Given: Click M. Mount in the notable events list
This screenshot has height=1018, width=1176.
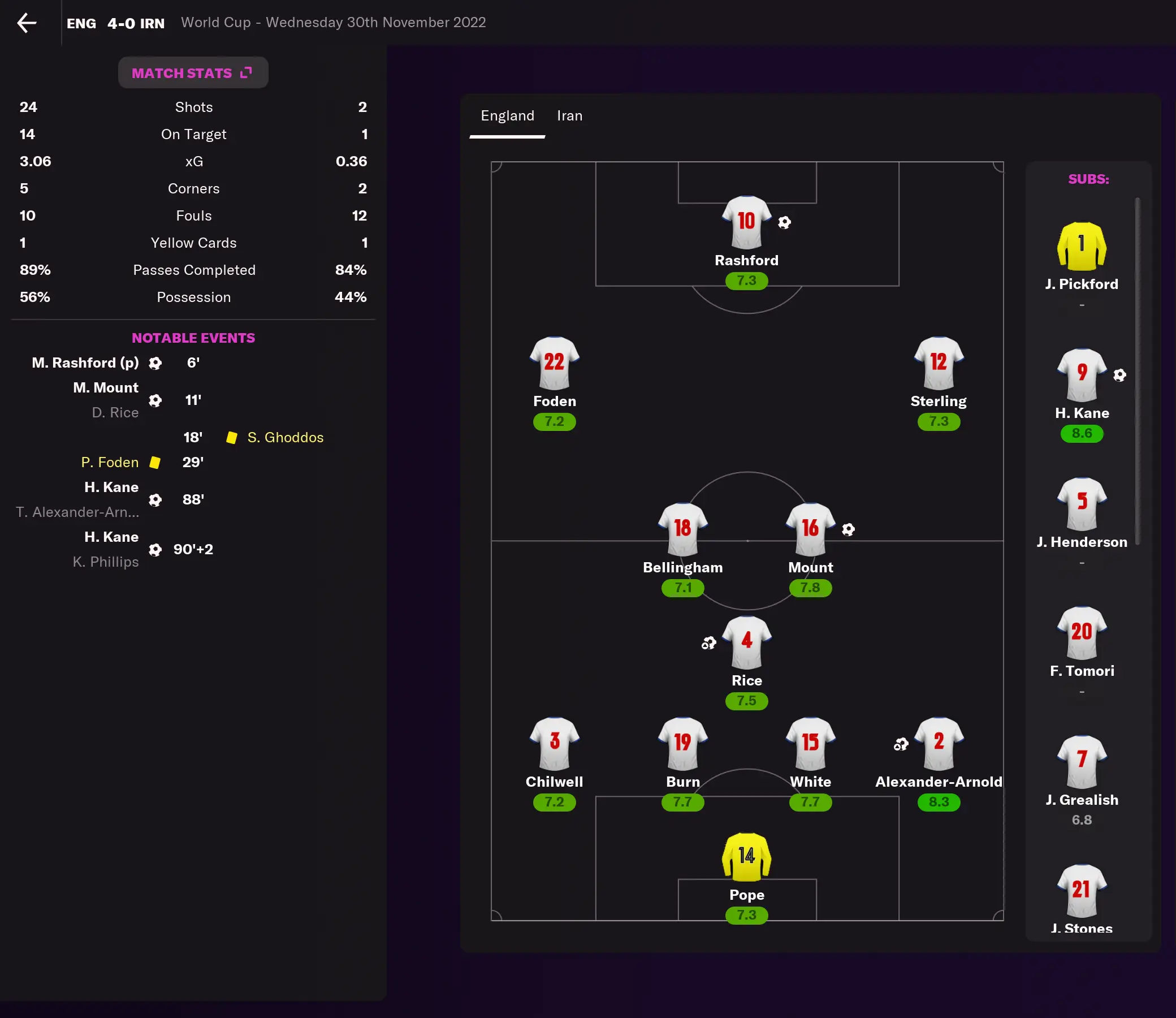Looking at the screenshot, I should click(x=106, y=387).
